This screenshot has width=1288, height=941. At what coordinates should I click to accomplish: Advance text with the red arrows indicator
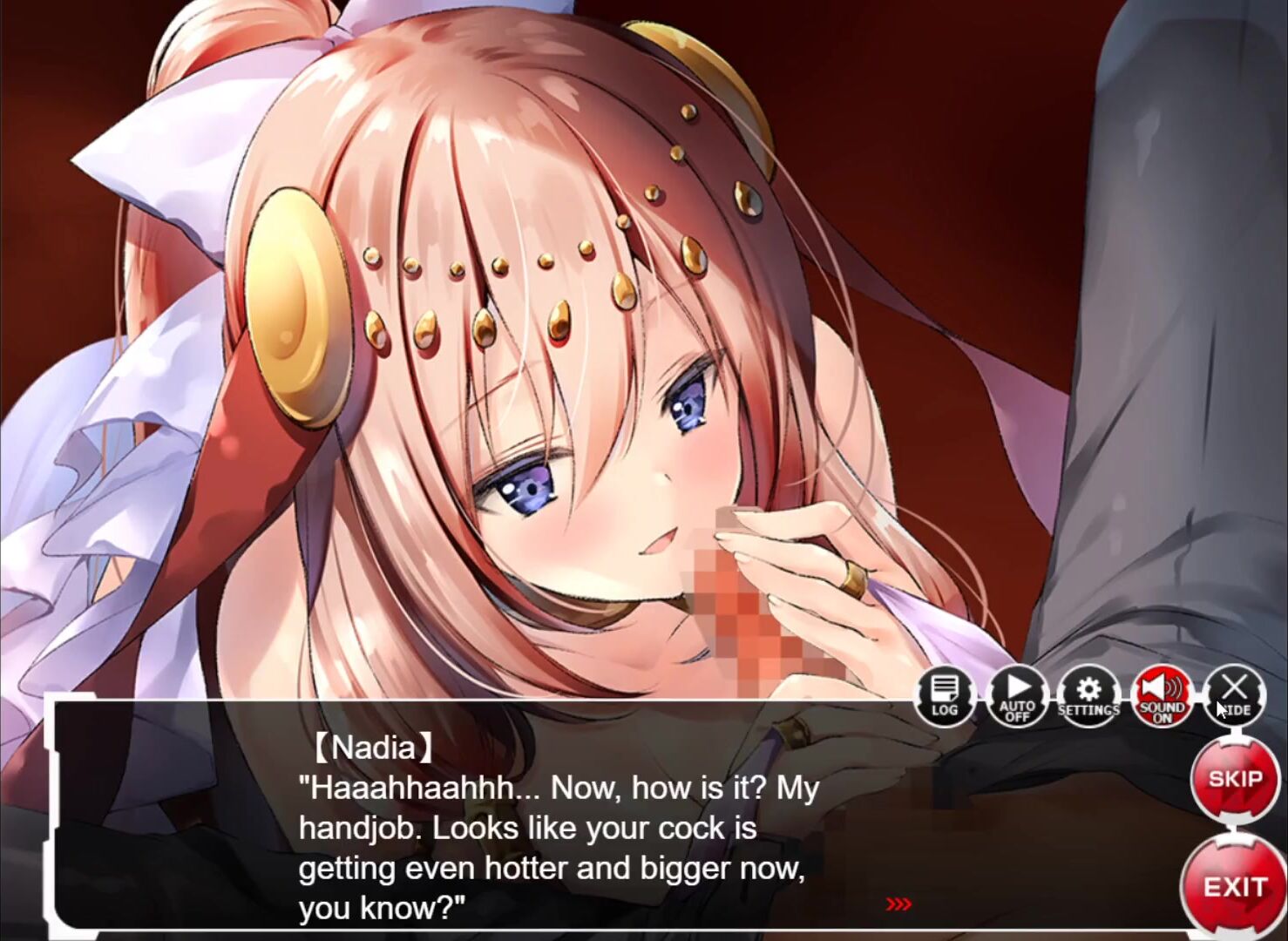[898, 904]
